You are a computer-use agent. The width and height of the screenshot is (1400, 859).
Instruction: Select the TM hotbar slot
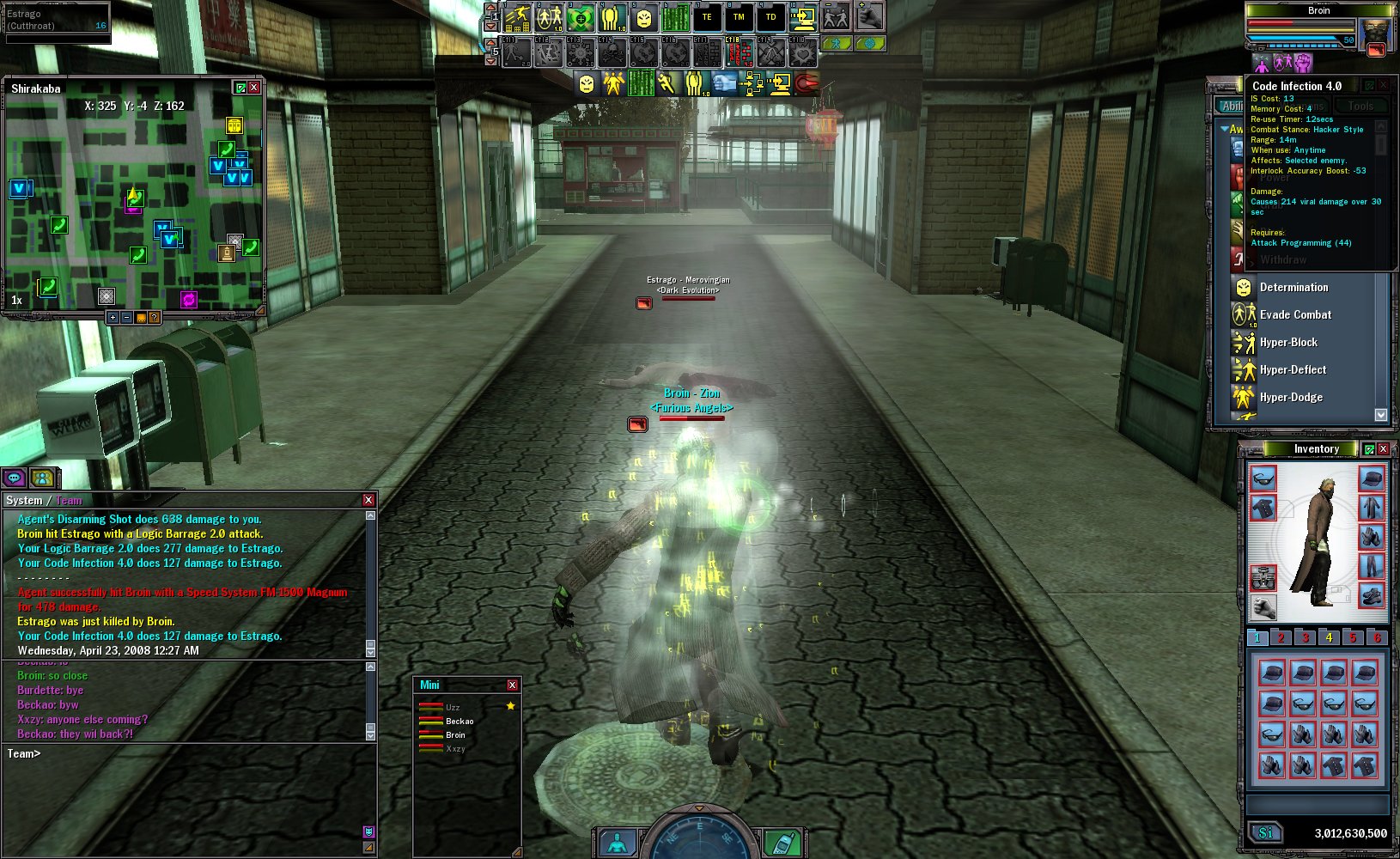tap(739, 17)
